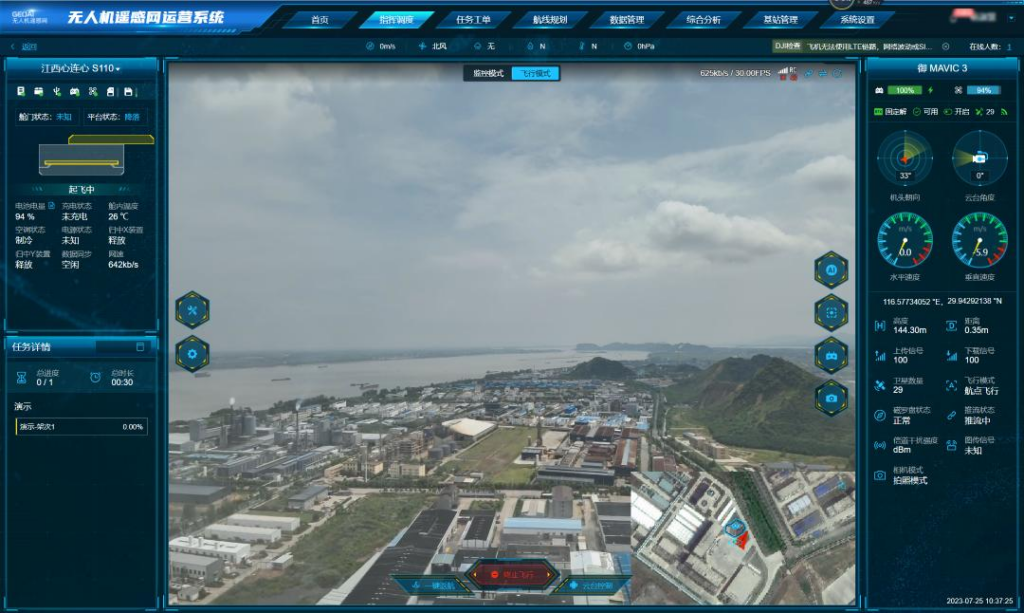Switch to the 基站管理 tab
The image size is (1024, 613).
(x=780, y=20)
